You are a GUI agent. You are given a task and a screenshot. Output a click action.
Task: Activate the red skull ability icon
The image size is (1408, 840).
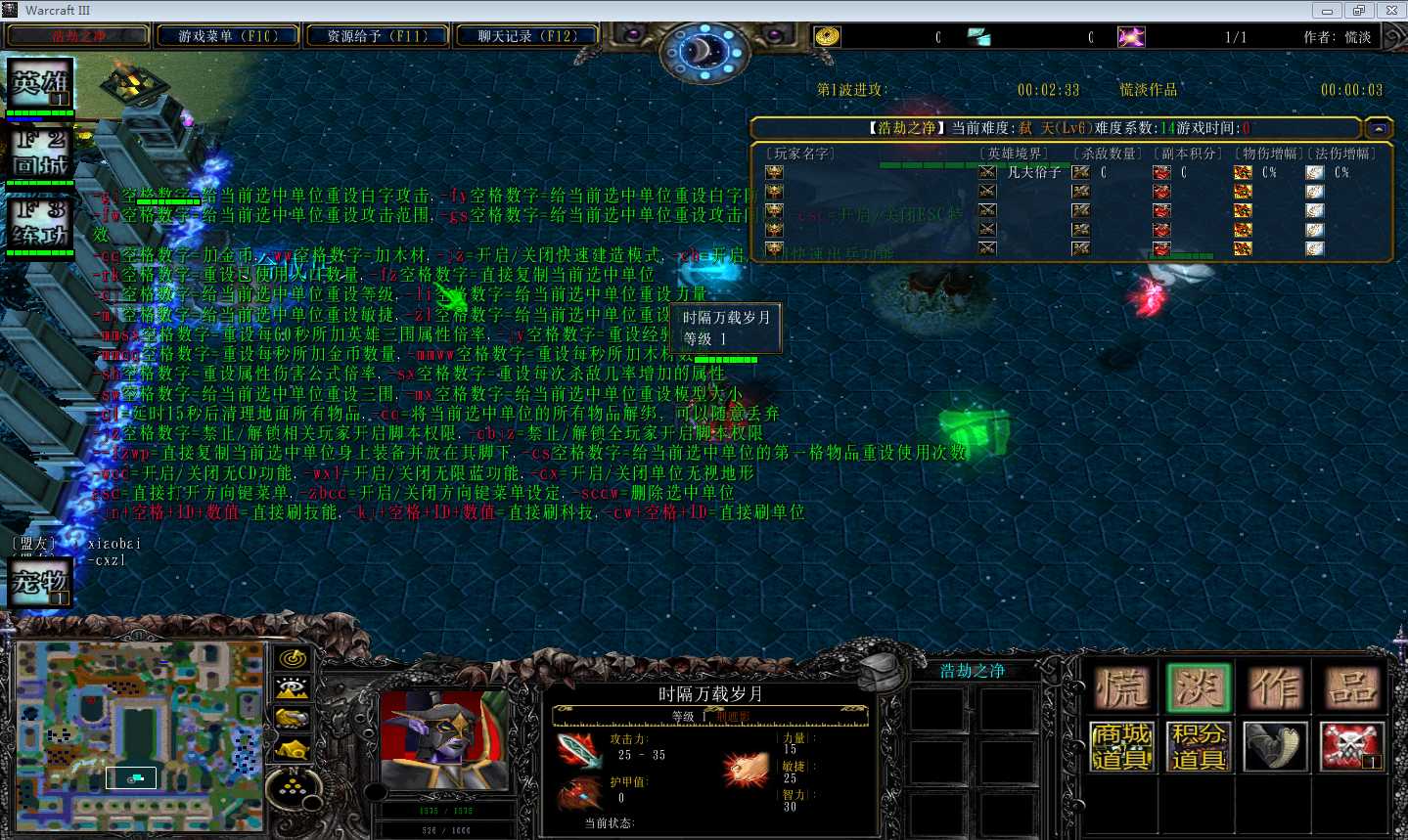[x=1352, y=747]
